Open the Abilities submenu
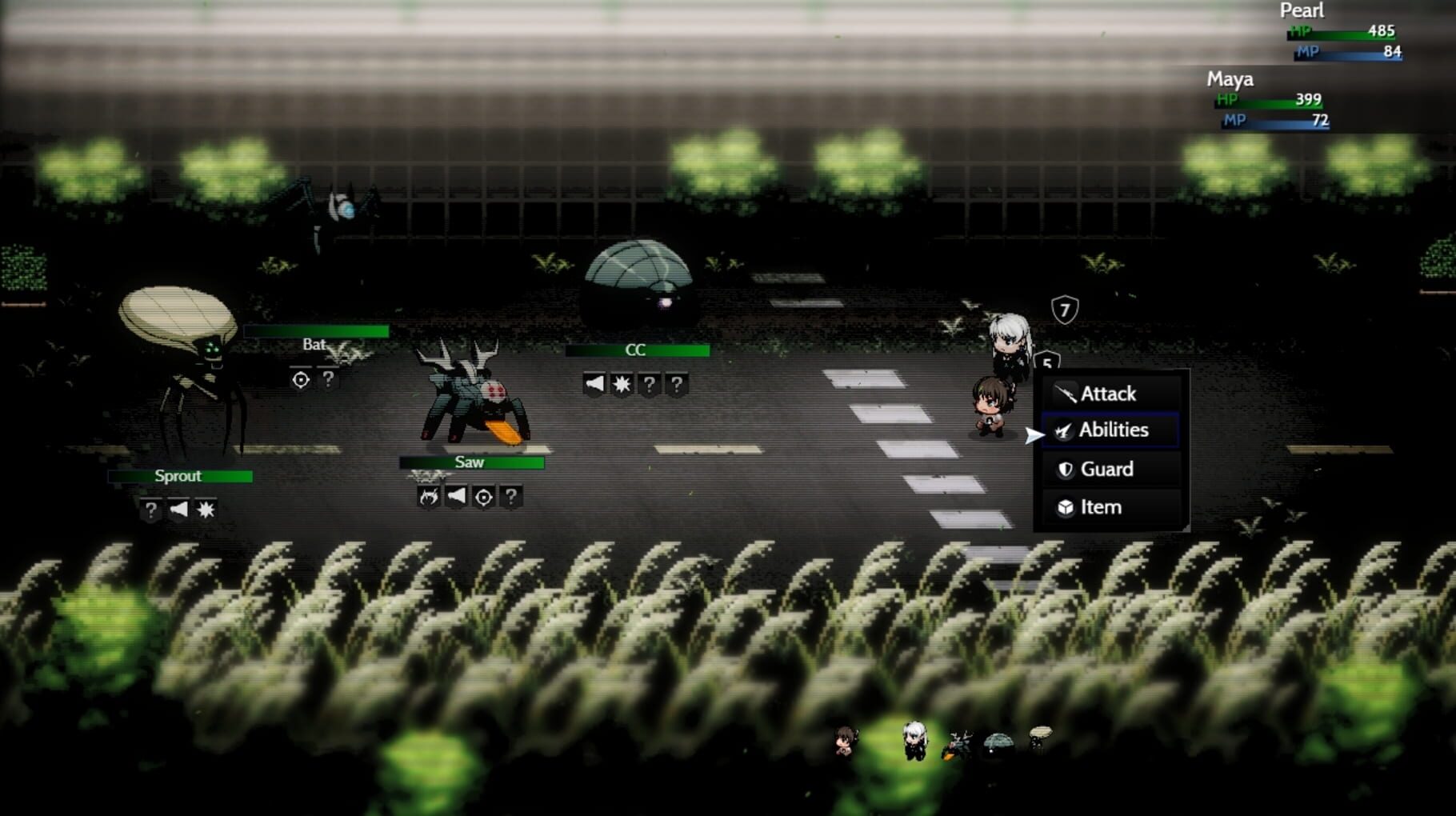1456x816 pixels. click(x=1115, y=430)
